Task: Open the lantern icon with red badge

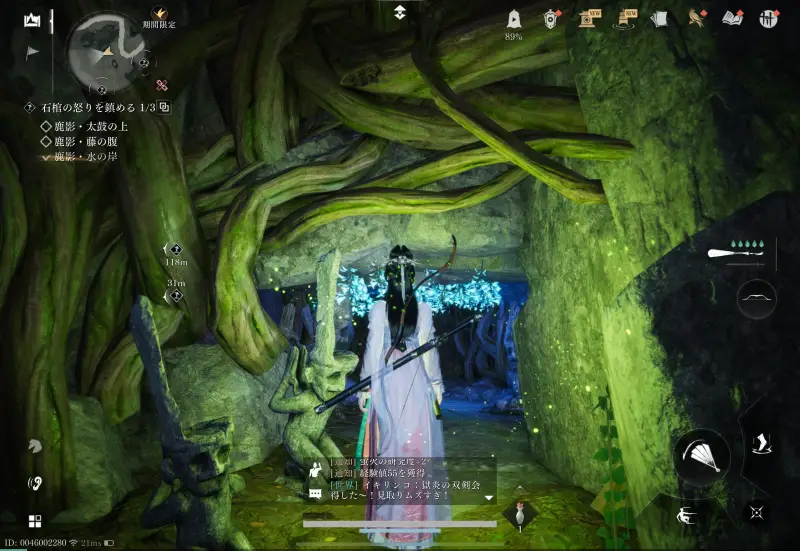Action: (x=551, y=19)
